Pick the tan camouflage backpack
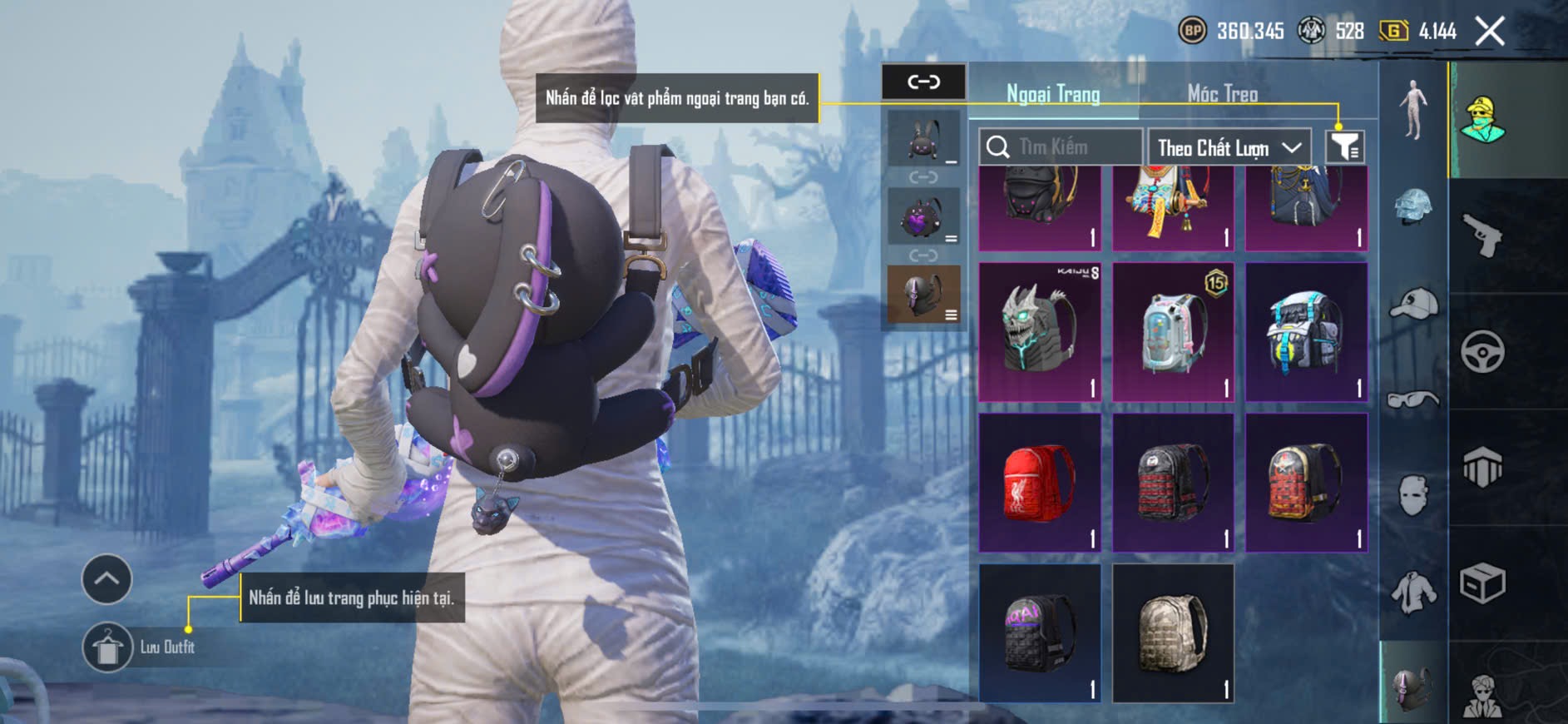This screenshot has width=1568, height=724. click(1173, 633)
